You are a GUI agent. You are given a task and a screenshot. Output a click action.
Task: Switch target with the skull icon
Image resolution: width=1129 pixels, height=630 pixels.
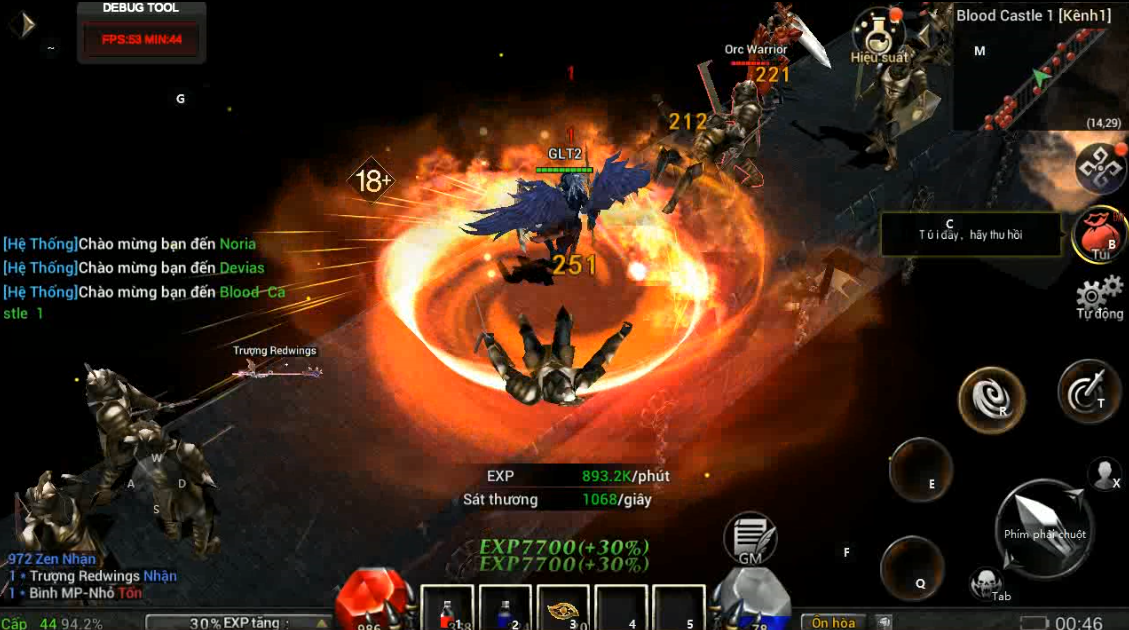tap(985, 584)
